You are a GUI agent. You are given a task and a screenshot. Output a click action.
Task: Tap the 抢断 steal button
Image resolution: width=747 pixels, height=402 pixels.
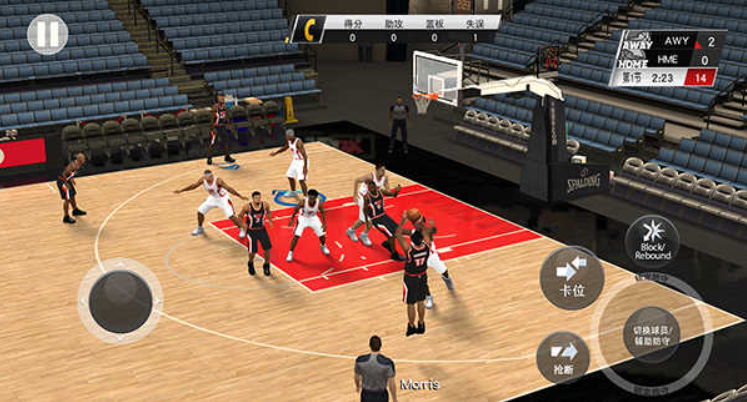click(563, 358)
